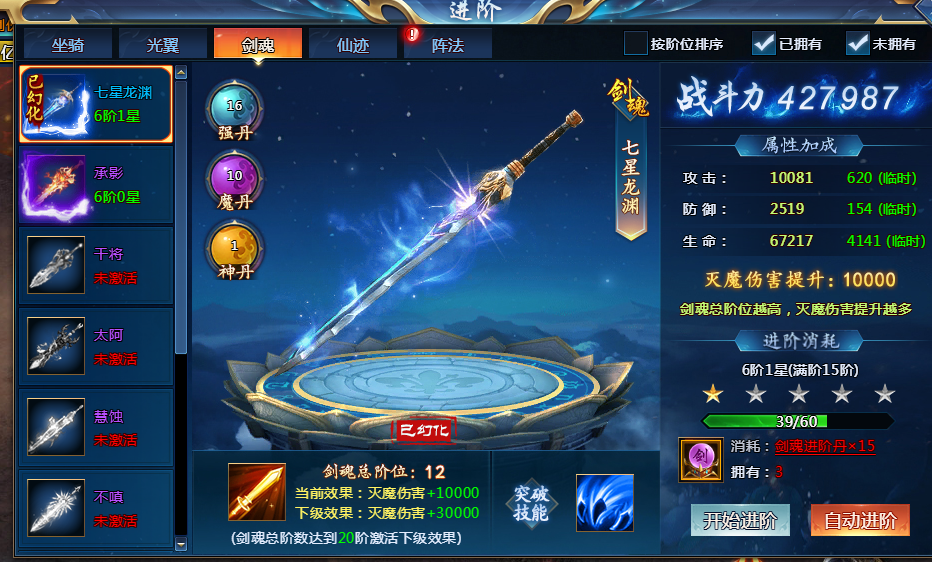Choose the 承影 sword entry
932x562 pixels.
pos(95,185)
